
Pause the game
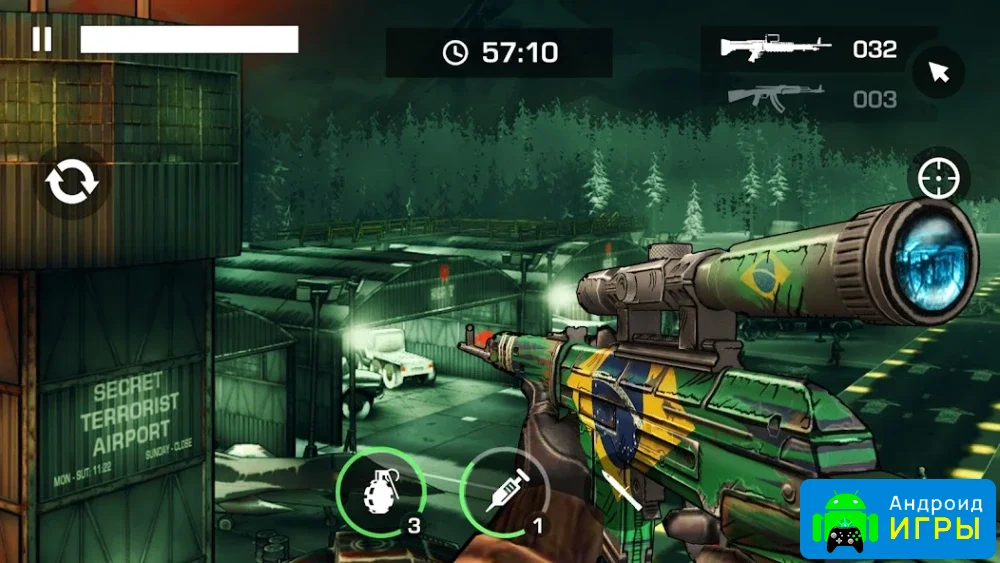[42, 39]
